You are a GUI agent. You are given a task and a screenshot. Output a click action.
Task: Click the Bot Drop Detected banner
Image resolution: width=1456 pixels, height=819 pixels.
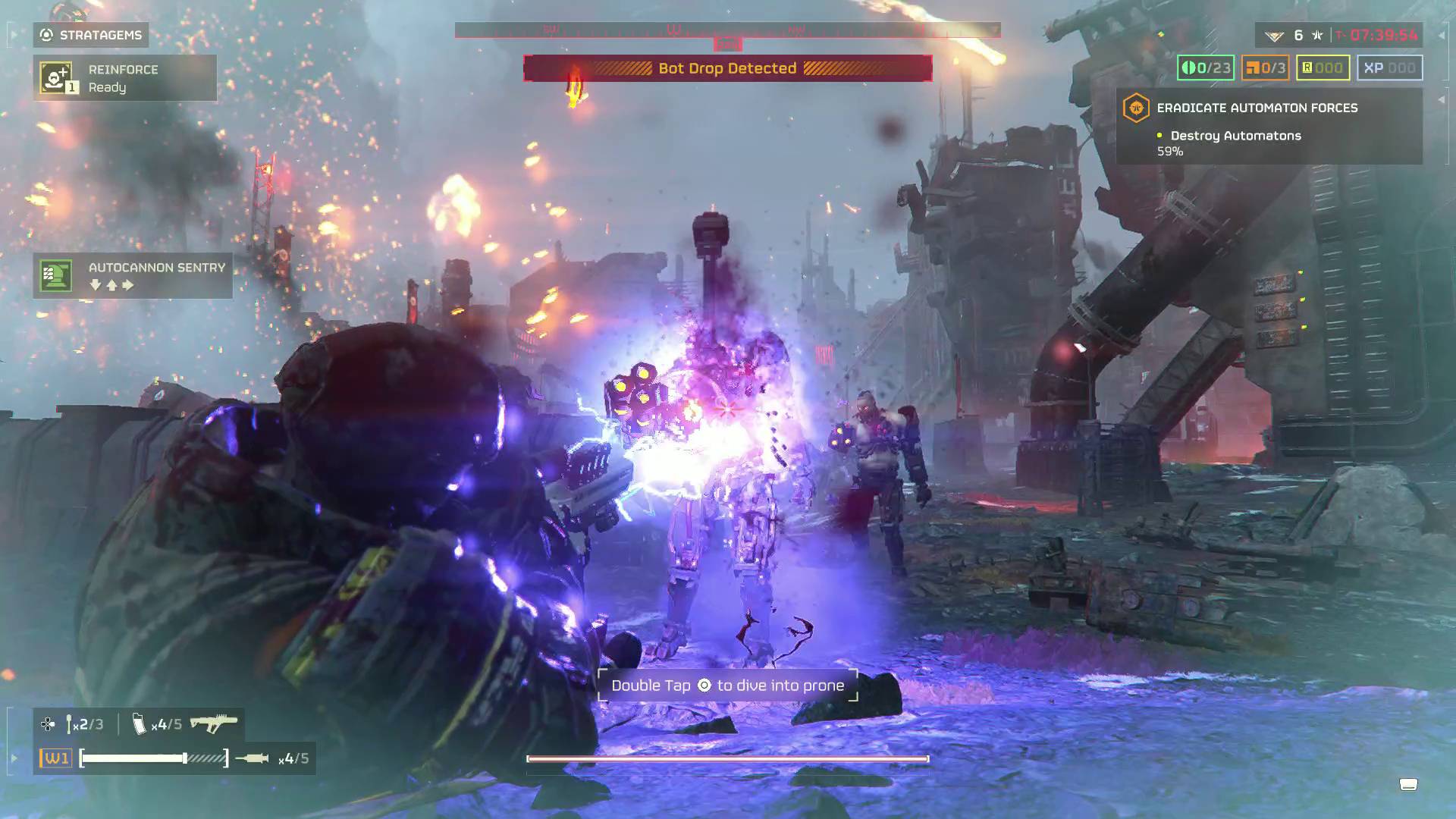pos(728,68)
